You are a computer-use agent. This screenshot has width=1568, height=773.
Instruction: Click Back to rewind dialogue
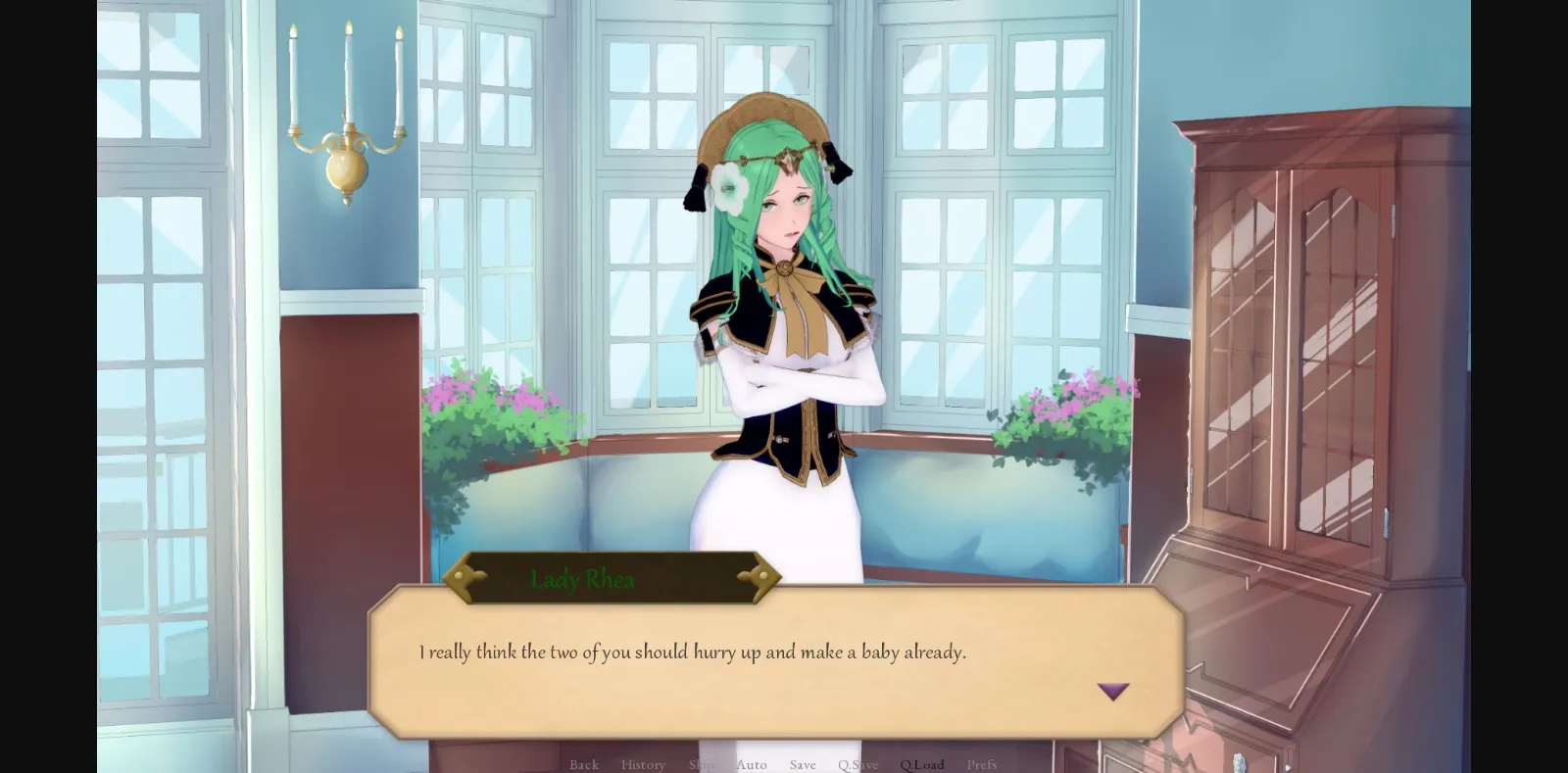coord(584,765)
